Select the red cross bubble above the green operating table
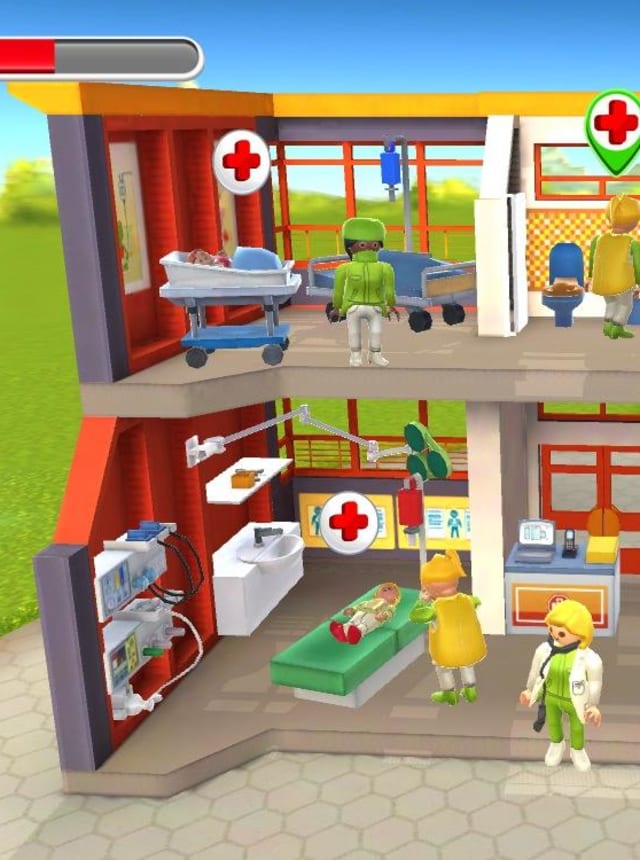Viewport: 640px width, 860px height. (349, 522)
